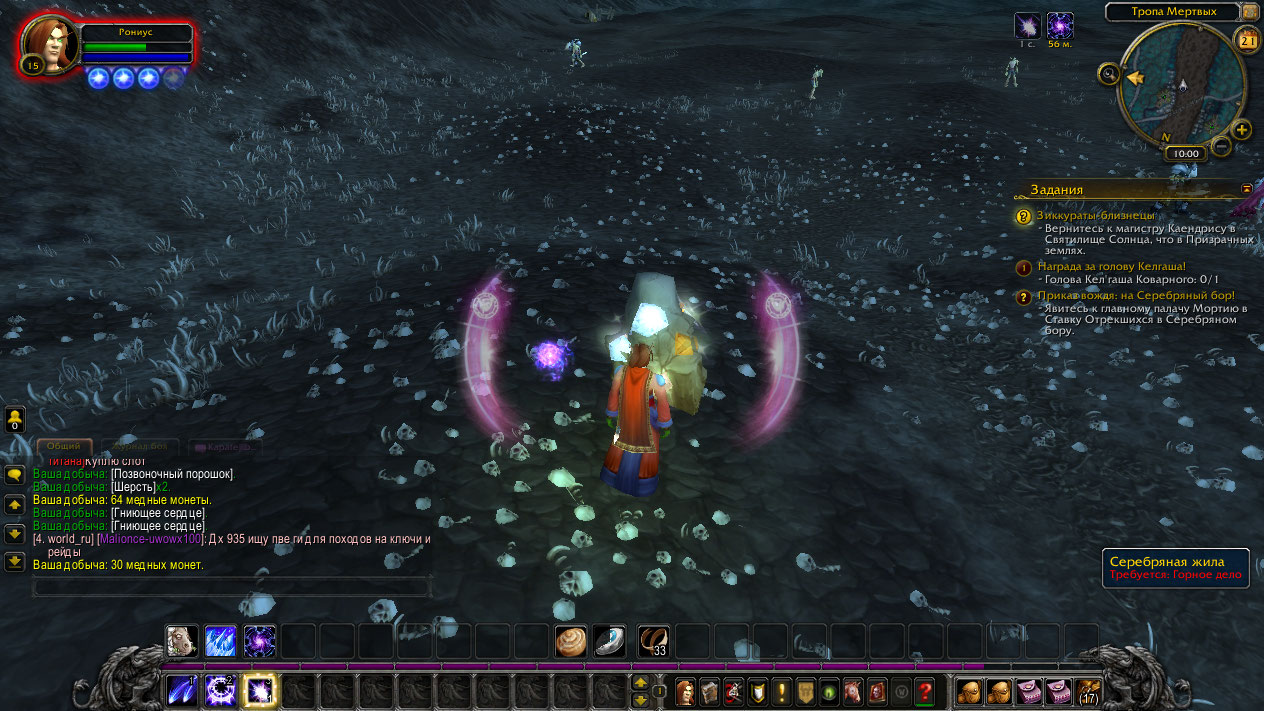Activate the mount icon on upper bar
The width and height of the screenshot is (1264, 711).
(181, 641)
